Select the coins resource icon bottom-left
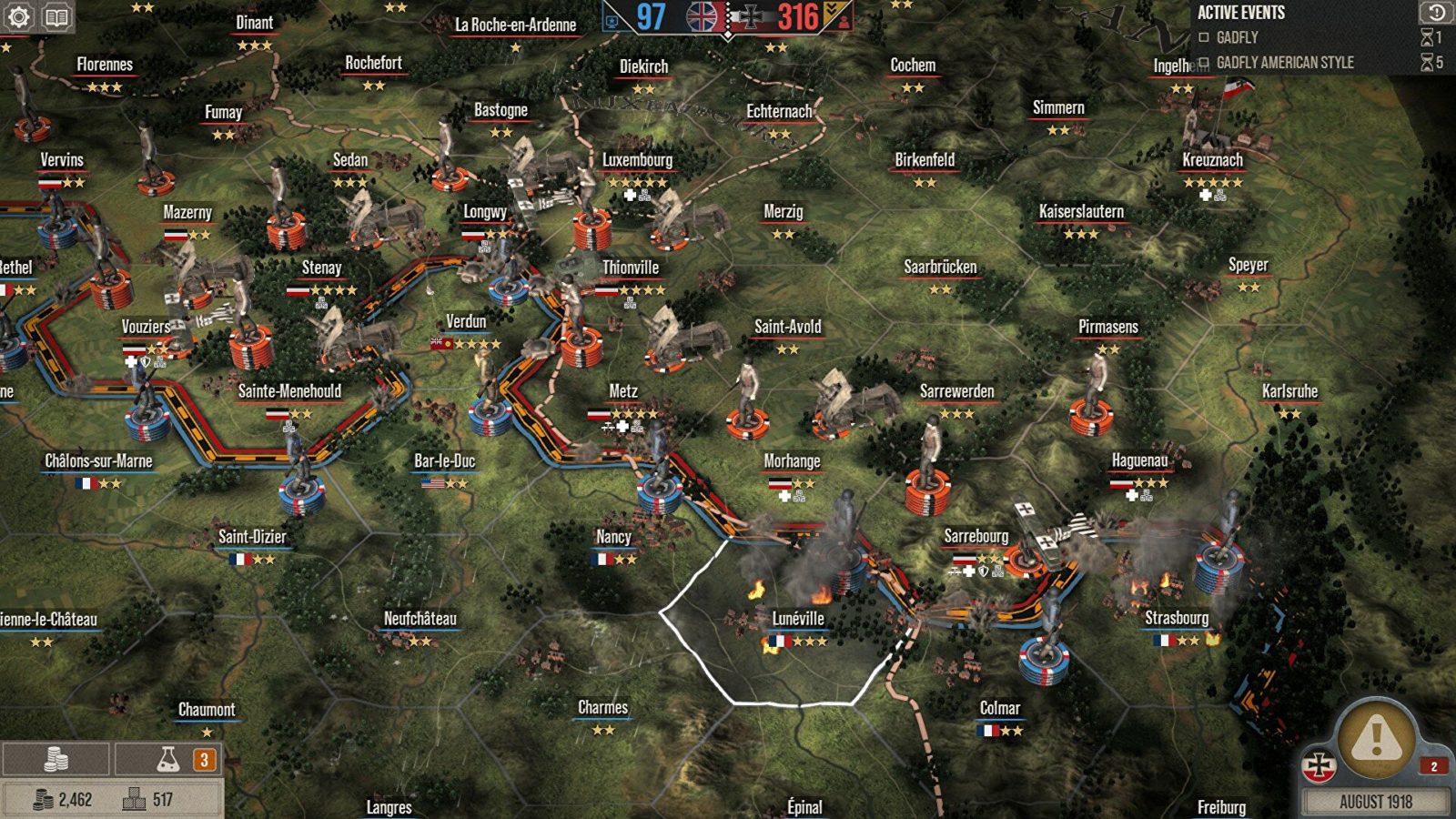Screen dimensions: 1456x819 (x=56, y=757)
